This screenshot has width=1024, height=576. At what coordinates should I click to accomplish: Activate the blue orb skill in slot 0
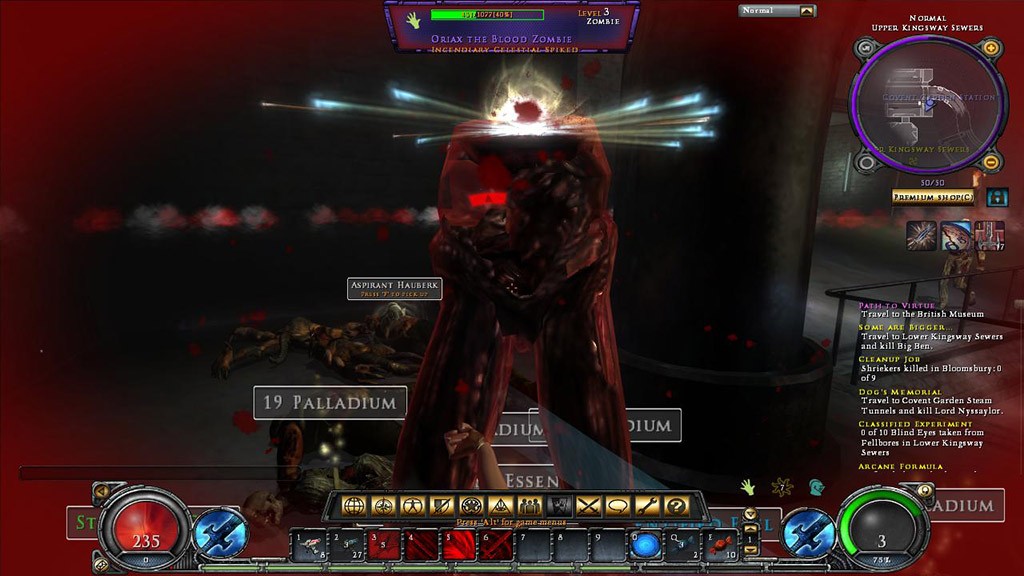(x=645, y=546)
